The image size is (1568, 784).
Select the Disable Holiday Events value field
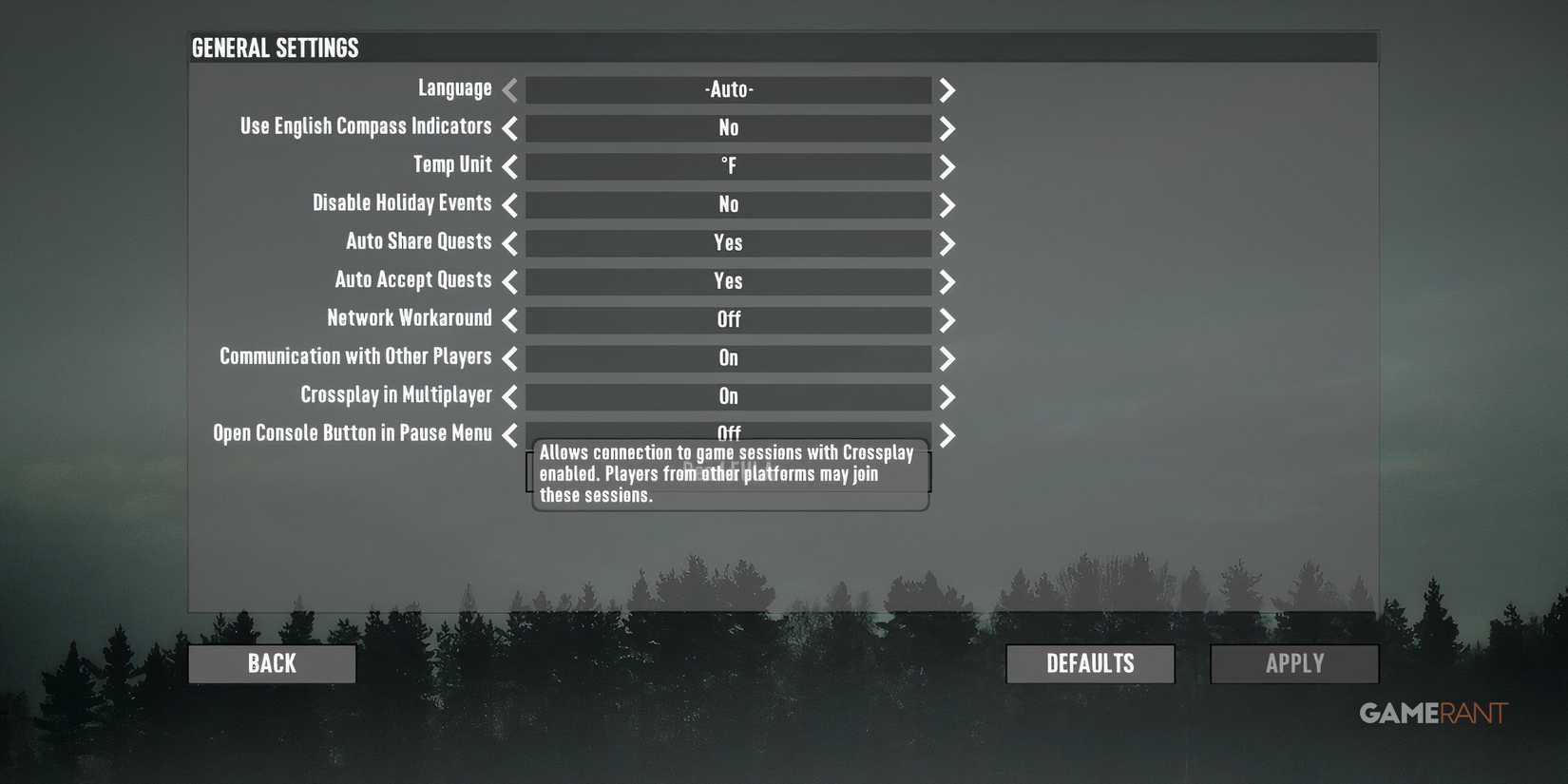click(728, 204)
